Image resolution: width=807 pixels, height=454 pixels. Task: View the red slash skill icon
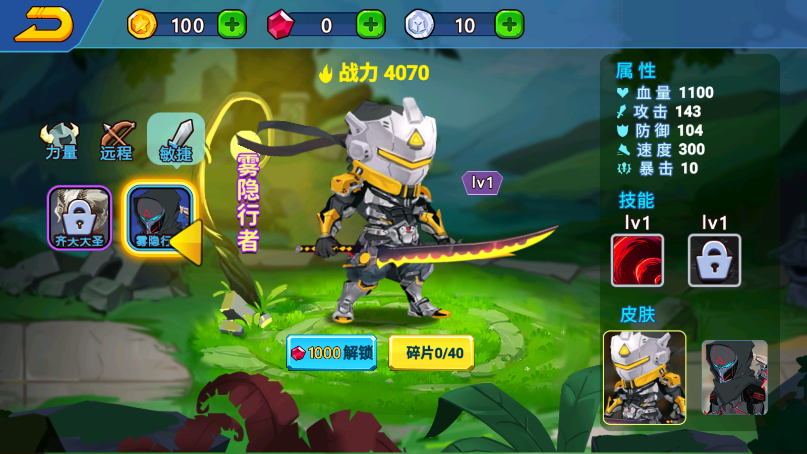pos(637,260)
